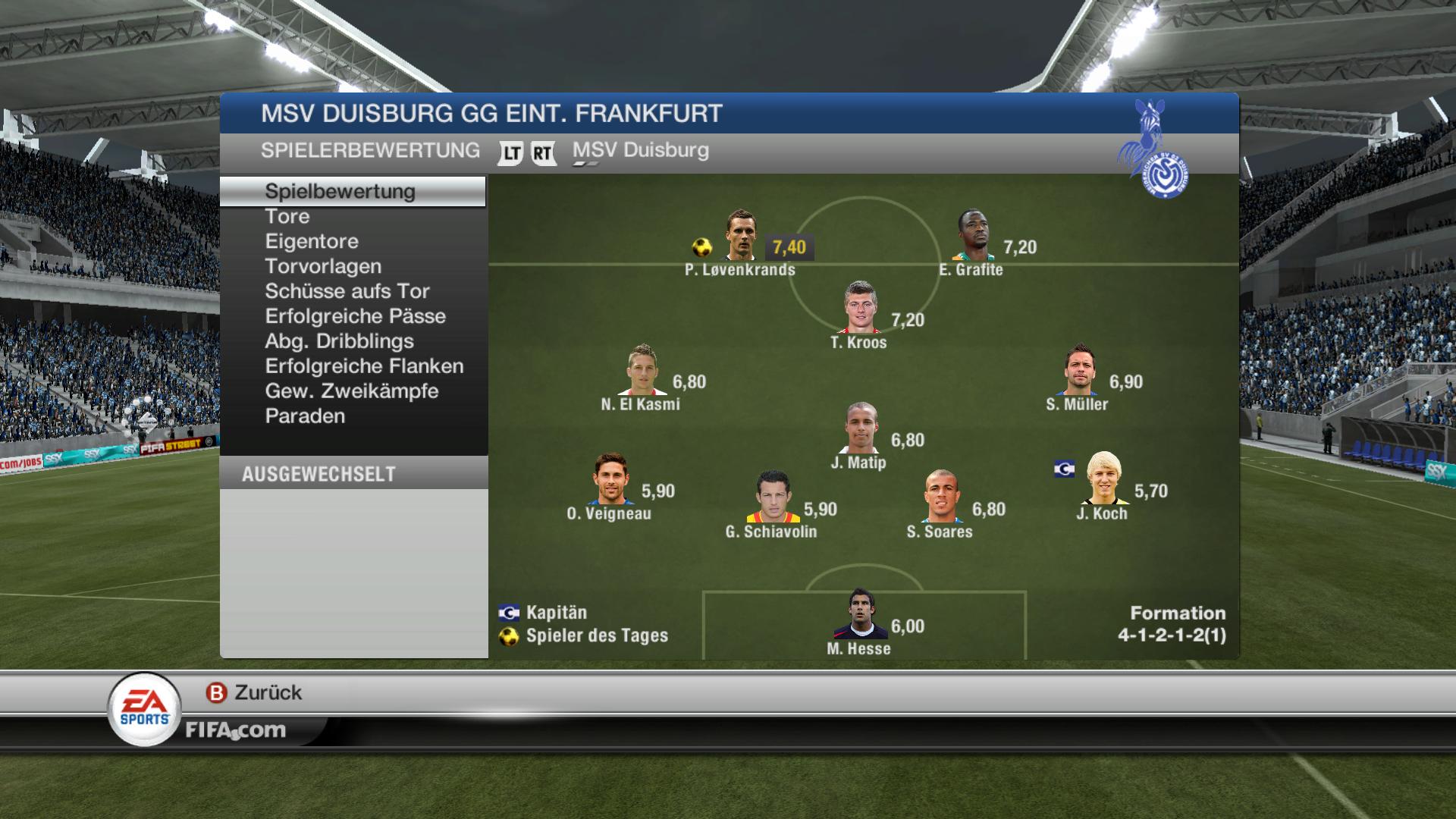Choose Abg. Dribblings in the list
Viewport: 1456px width, 819px height.
339,341
